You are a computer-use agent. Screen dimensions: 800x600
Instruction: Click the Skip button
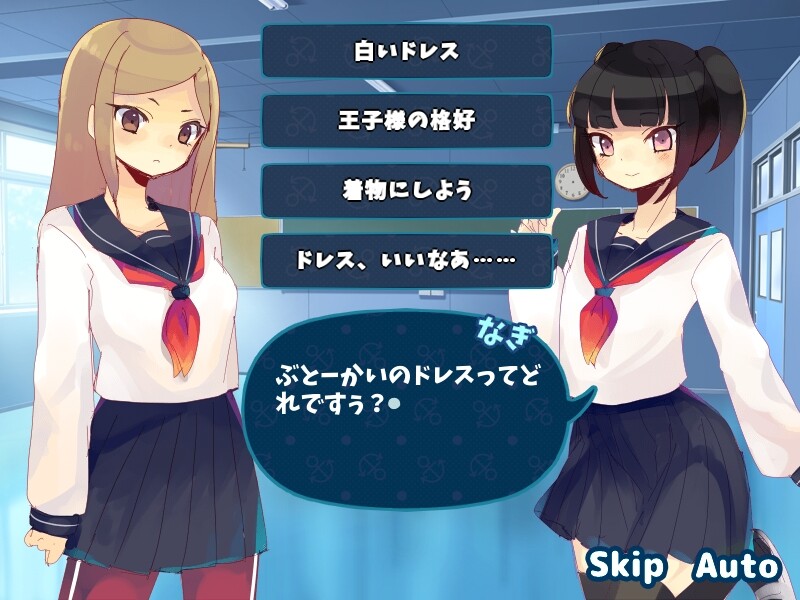626,566
